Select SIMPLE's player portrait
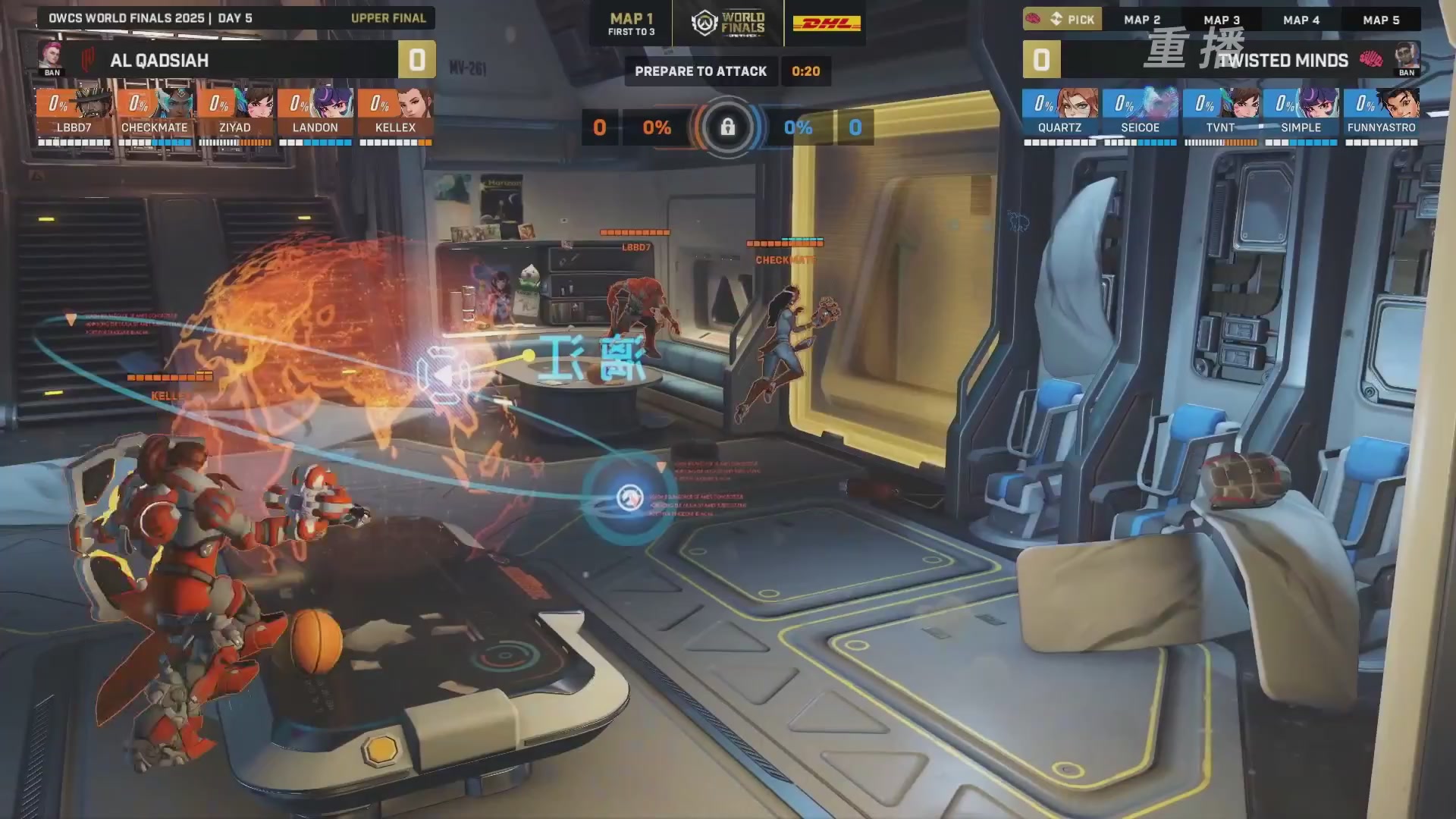Screen dimensions: 1456x819 (x=1321, y=103)
